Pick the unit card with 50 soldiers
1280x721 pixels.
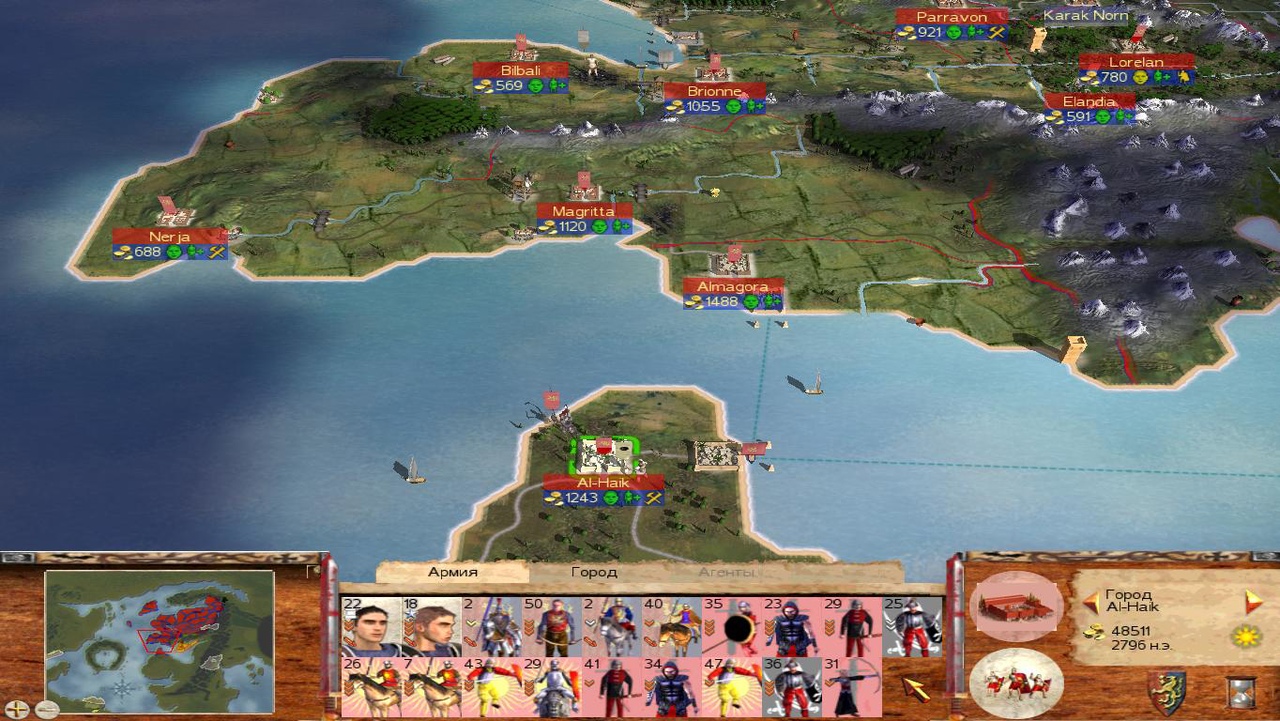click(x=551, y=627)
